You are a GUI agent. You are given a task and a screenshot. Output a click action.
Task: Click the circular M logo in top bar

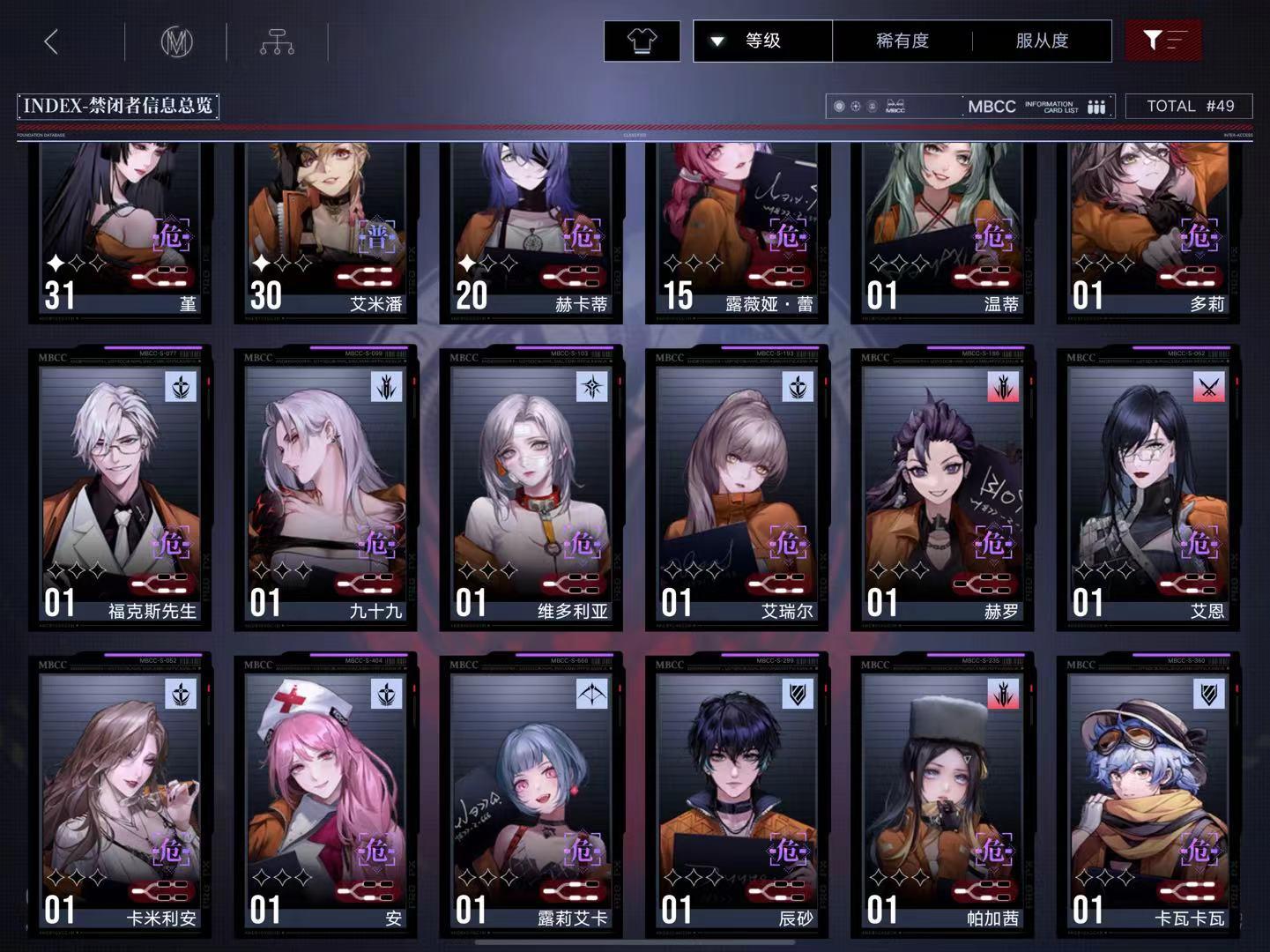(x=179, y=41)
